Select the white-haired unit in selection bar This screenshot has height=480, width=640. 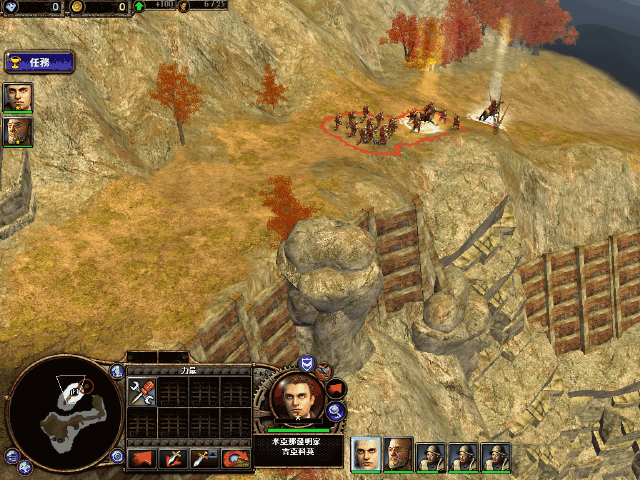pyautogui.click(x=366, y=455)
